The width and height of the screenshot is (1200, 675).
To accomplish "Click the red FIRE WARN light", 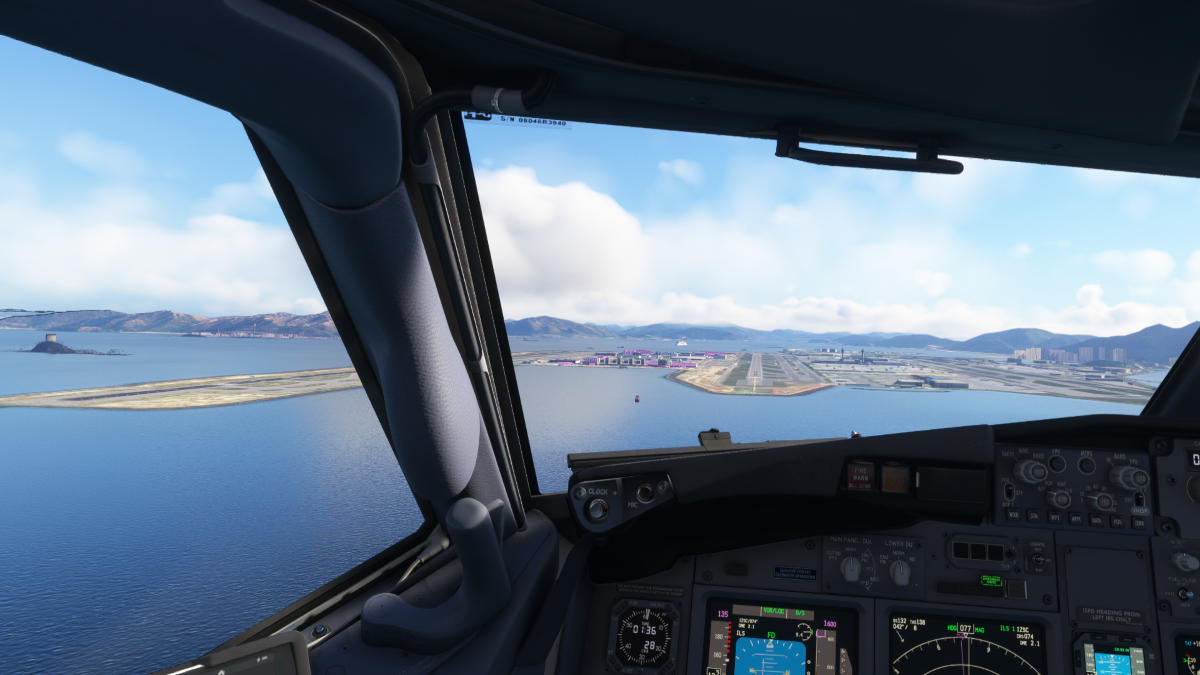I will [x=859, y=476].
